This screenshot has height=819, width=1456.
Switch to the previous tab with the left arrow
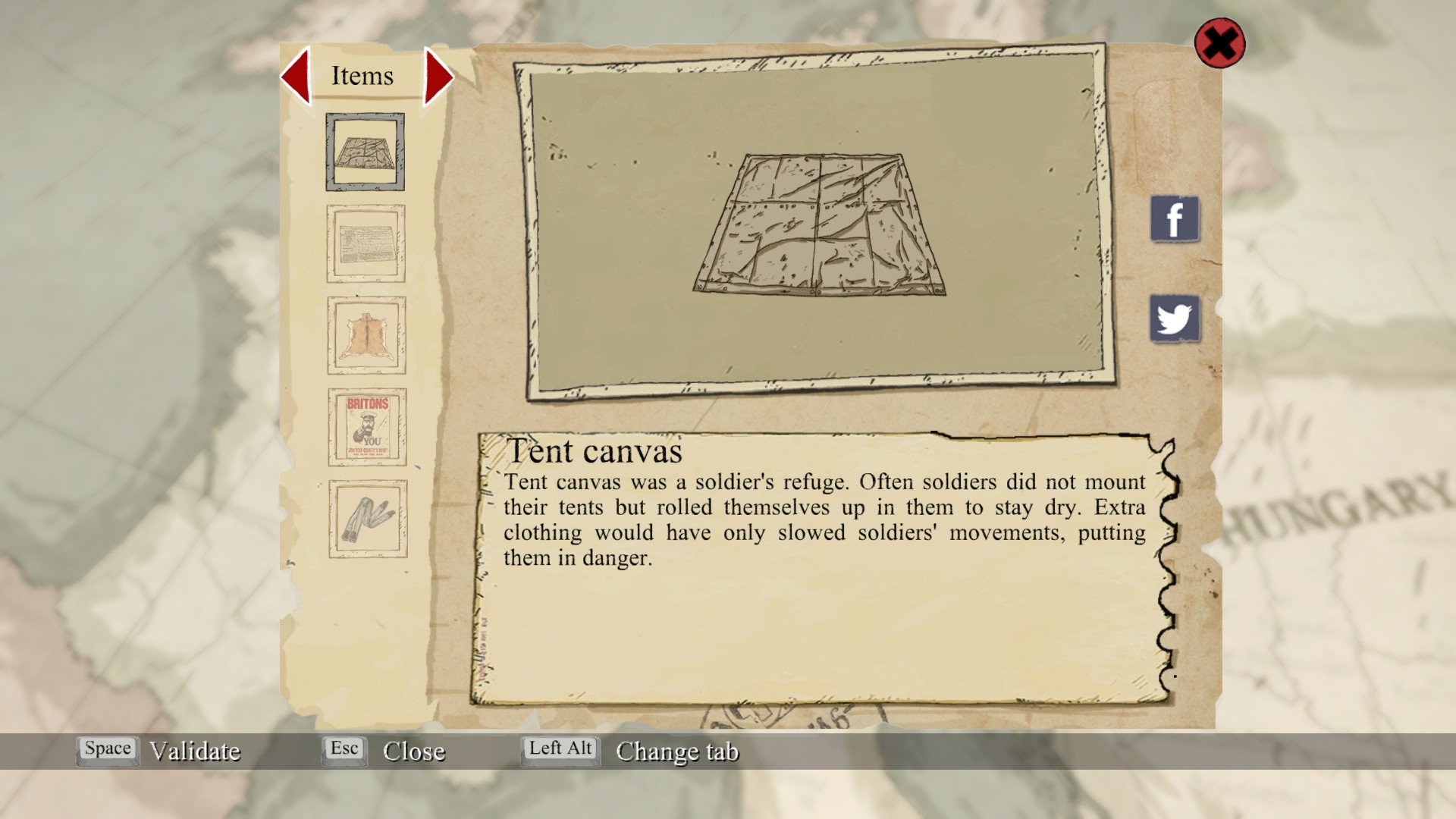[297, 76]
